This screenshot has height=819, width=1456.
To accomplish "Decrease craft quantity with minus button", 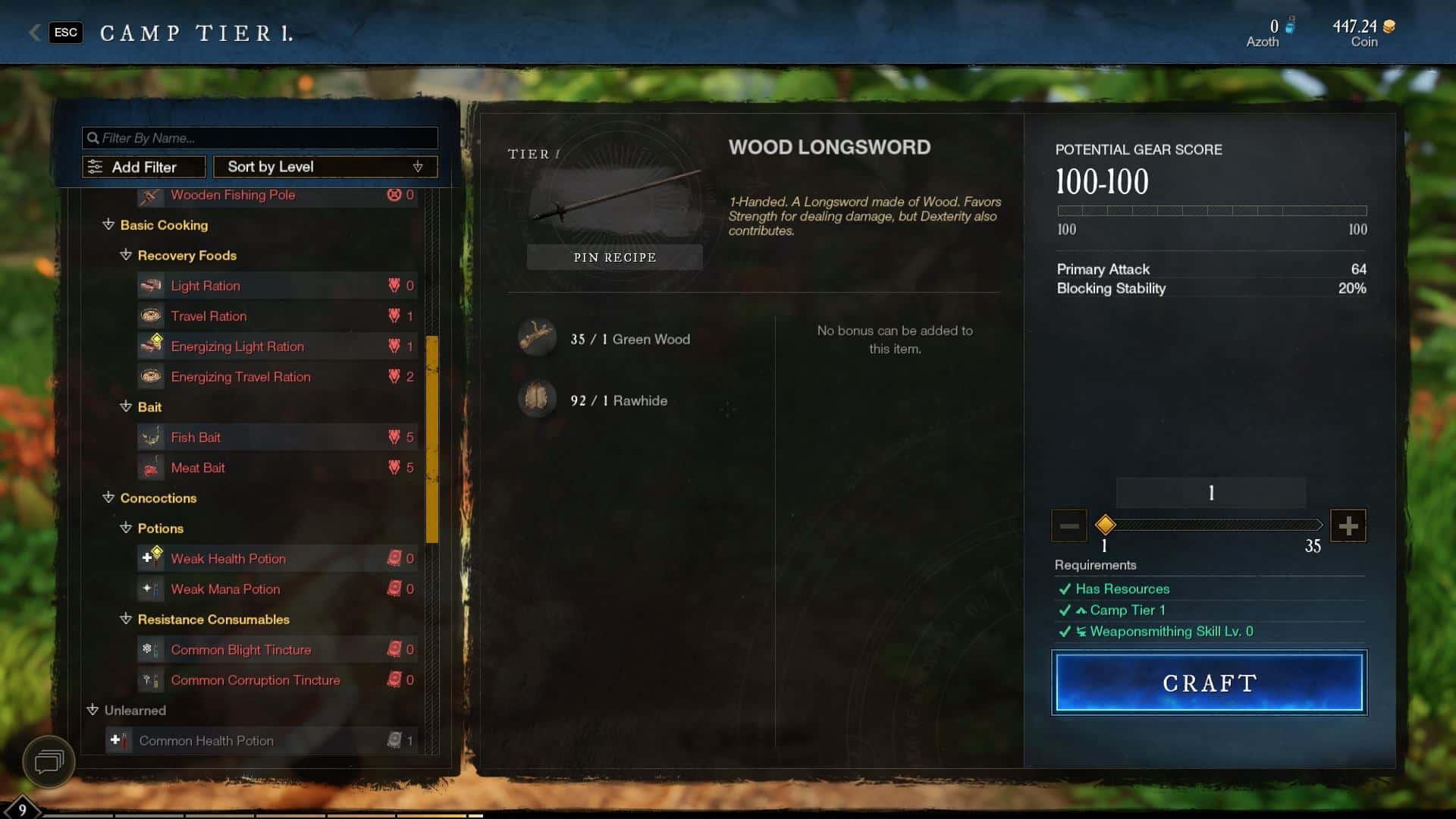I will coord(1068,526).
